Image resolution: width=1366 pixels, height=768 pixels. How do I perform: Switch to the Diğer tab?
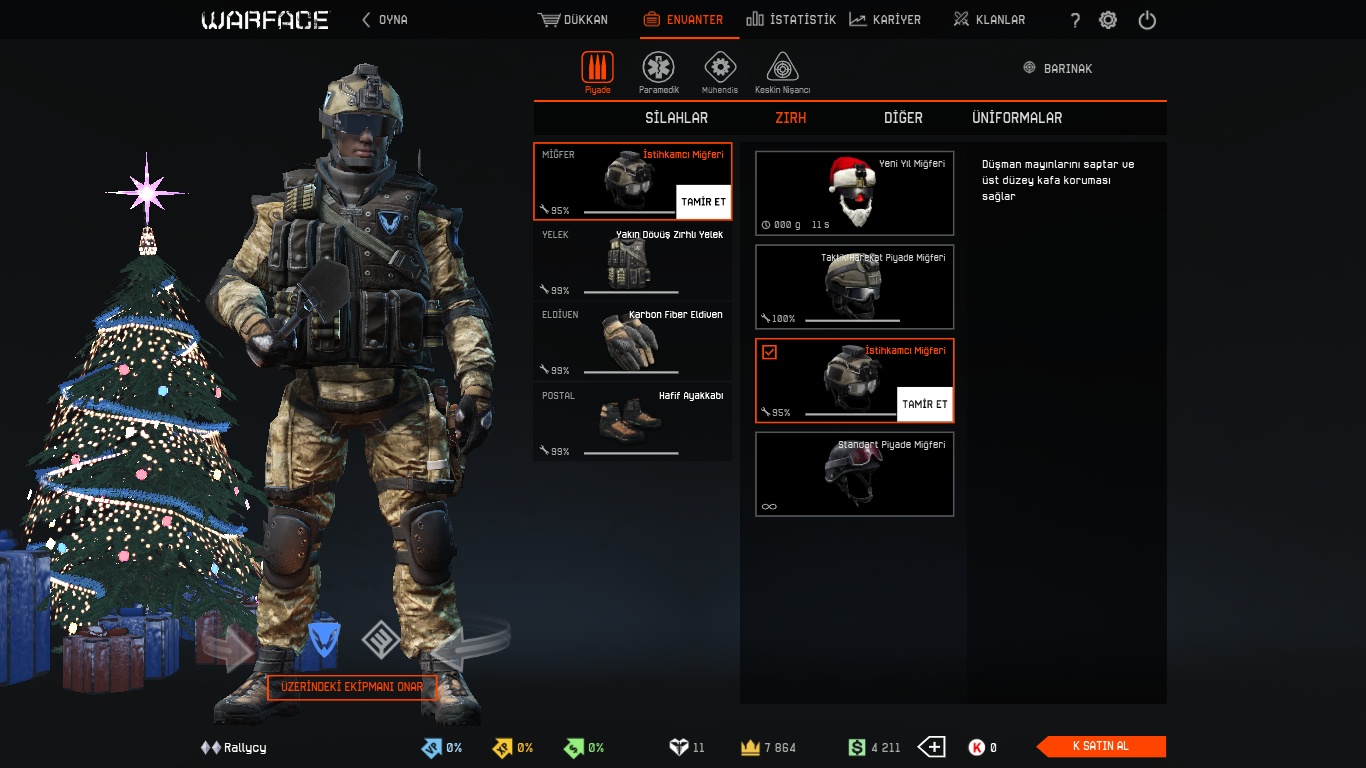pos(903,118)
